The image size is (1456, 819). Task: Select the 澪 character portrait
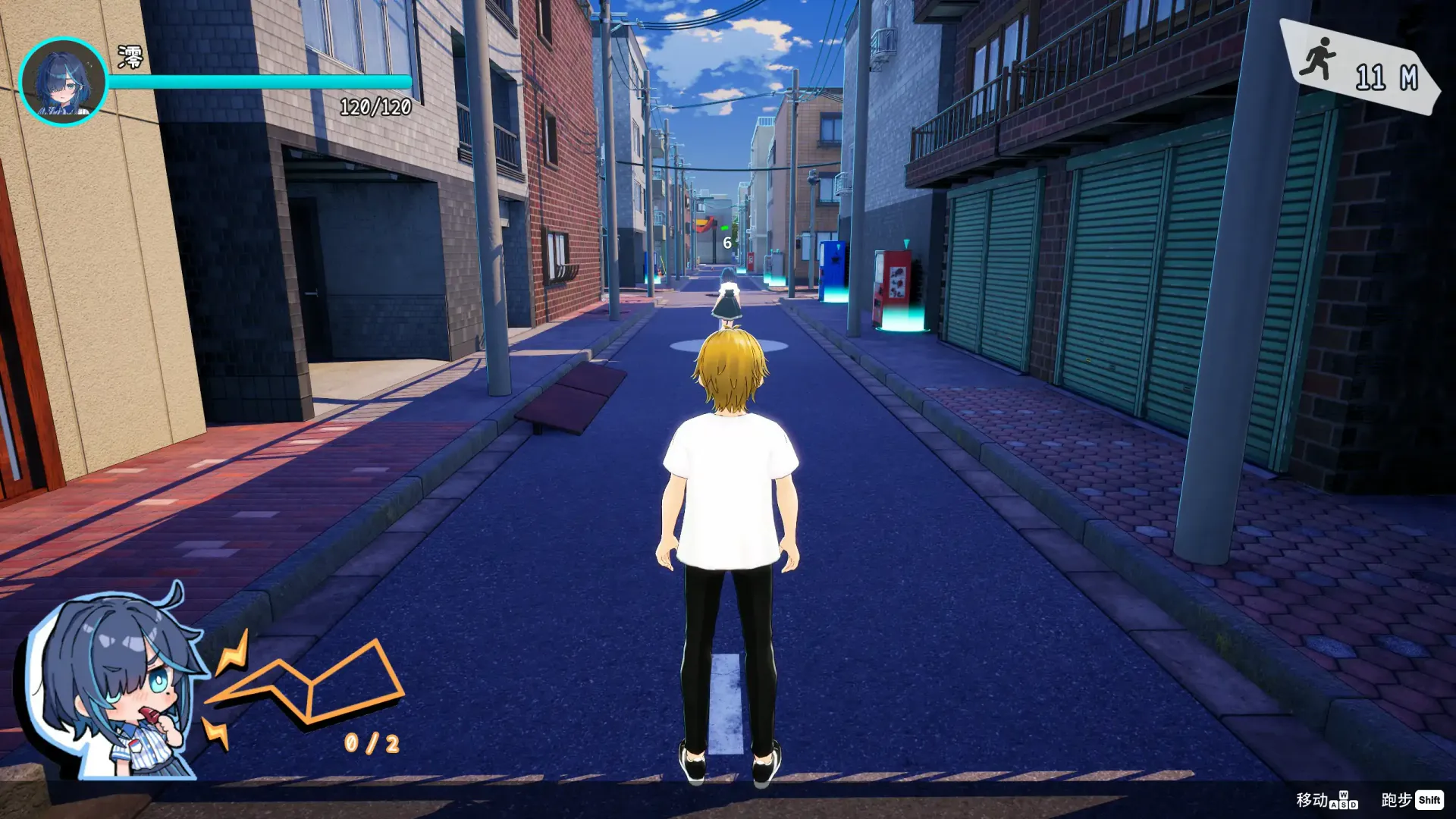click(63, 81)
